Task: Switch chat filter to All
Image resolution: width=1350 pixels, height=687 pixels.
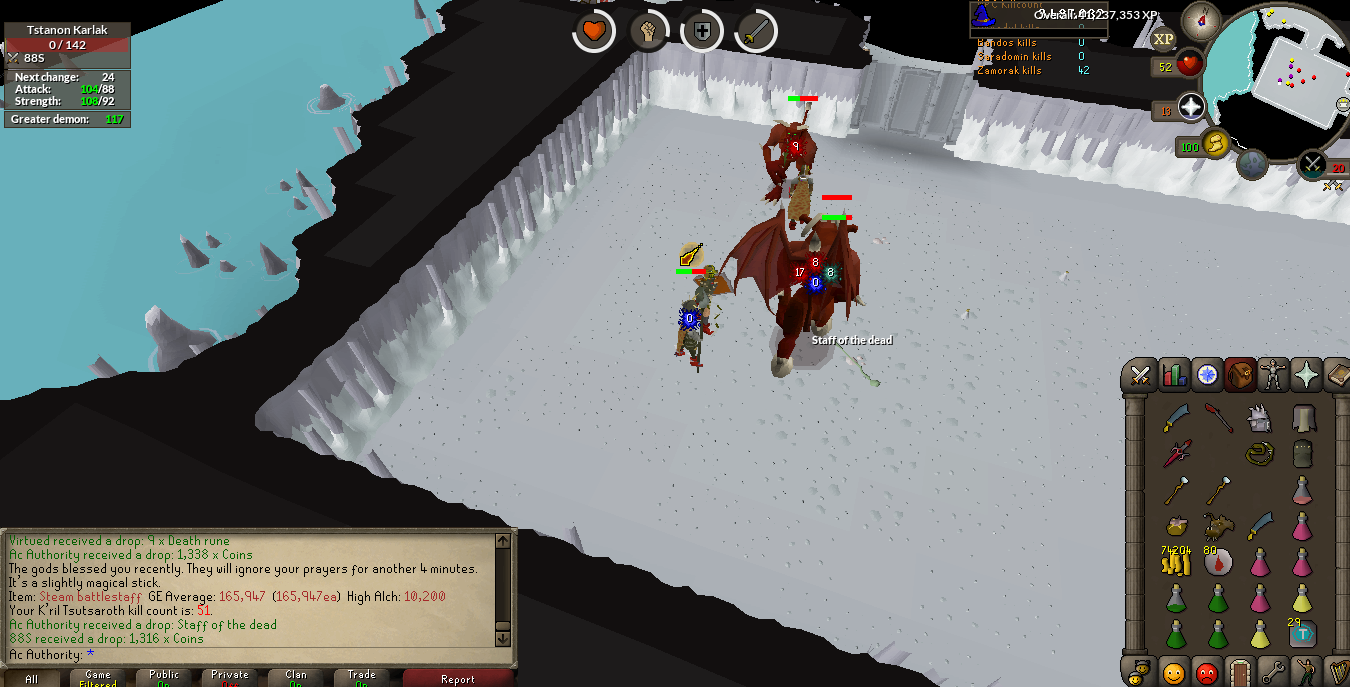Action: 32,679
